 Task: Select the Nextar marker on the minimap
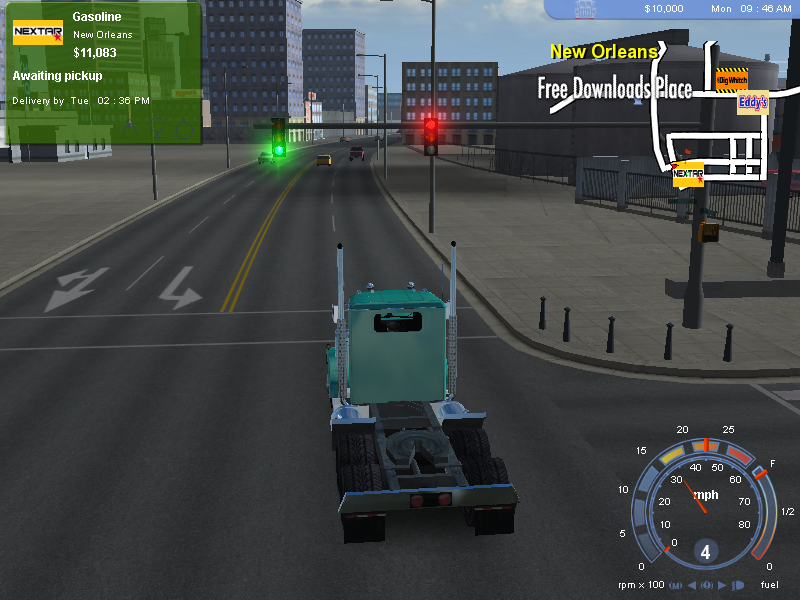tap(688, 175)
